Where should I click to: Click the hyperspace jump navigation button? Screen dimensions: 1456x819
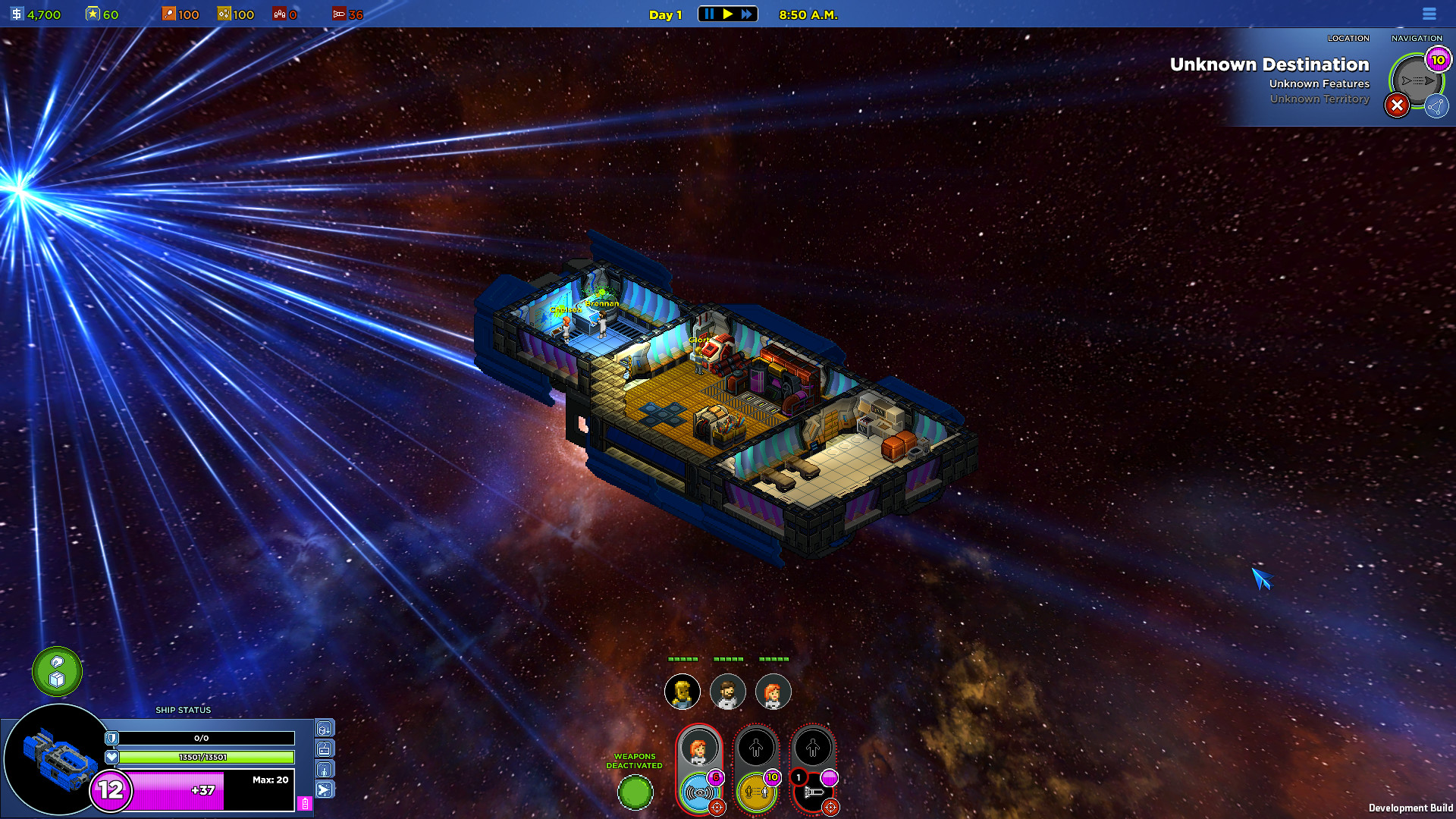point(1417,80)
